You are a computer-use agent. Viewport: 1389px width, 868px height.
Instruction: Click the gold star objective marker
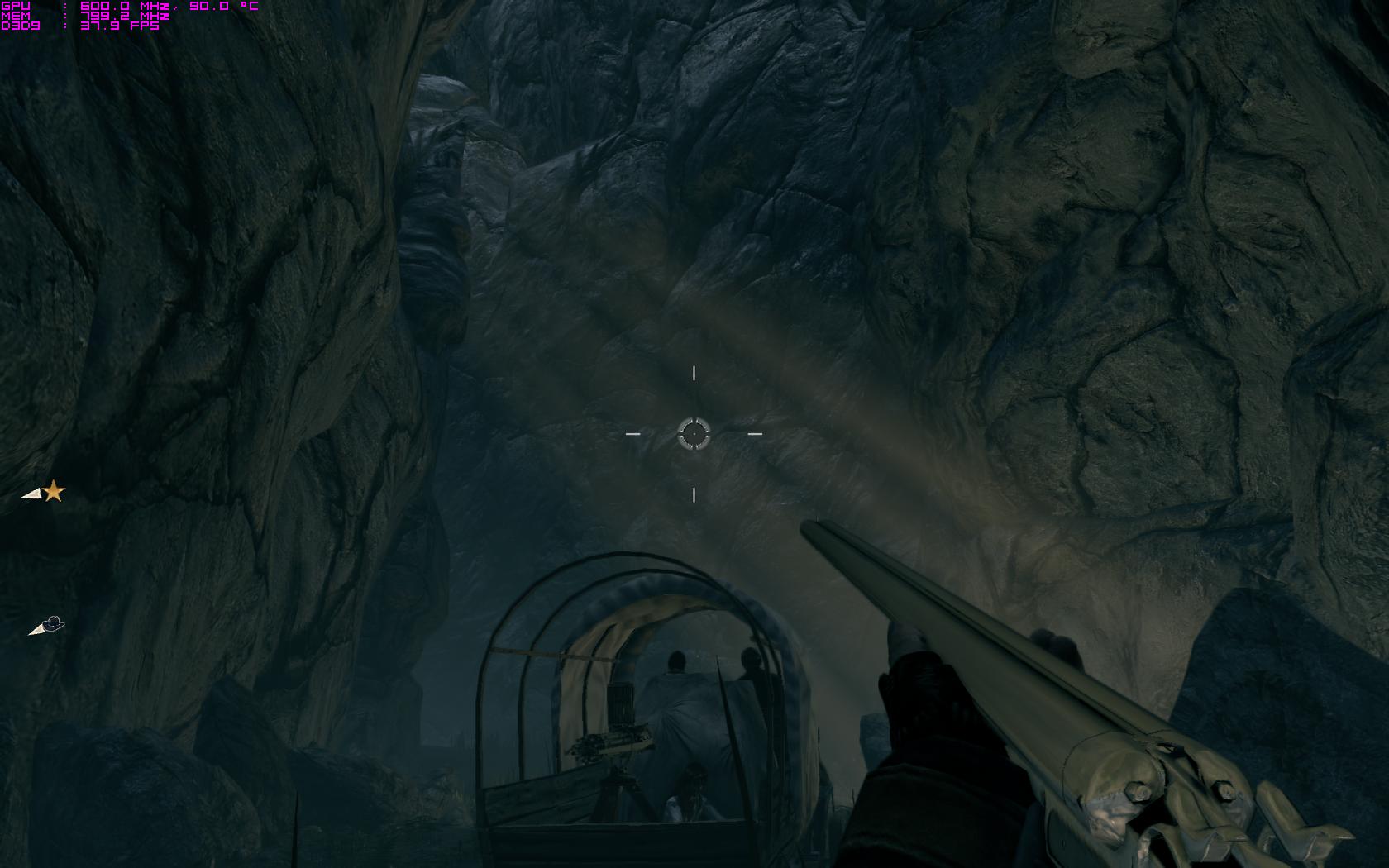tap(54, 491)
